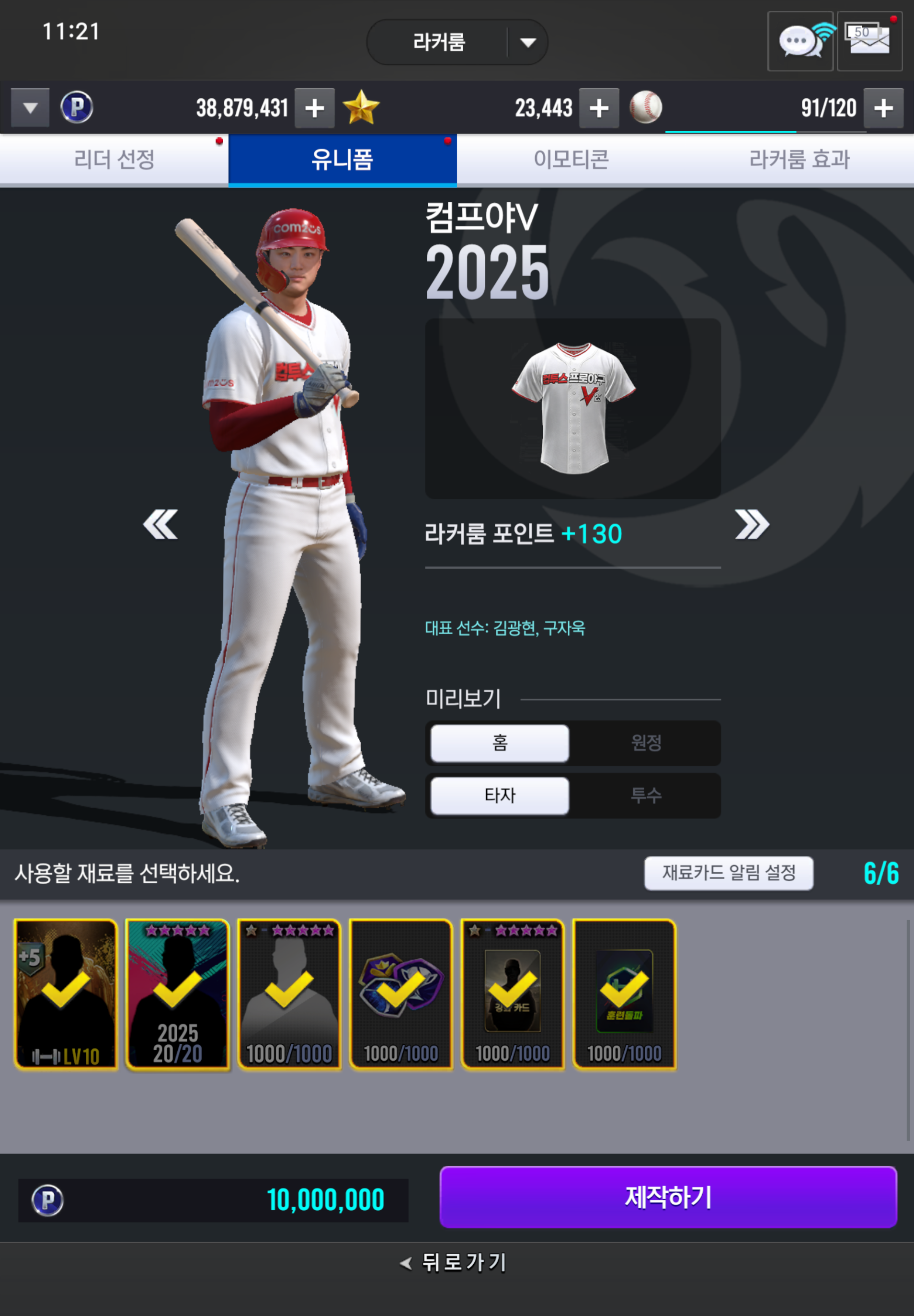Show the previous uniform with left arrows

point(160,524)
